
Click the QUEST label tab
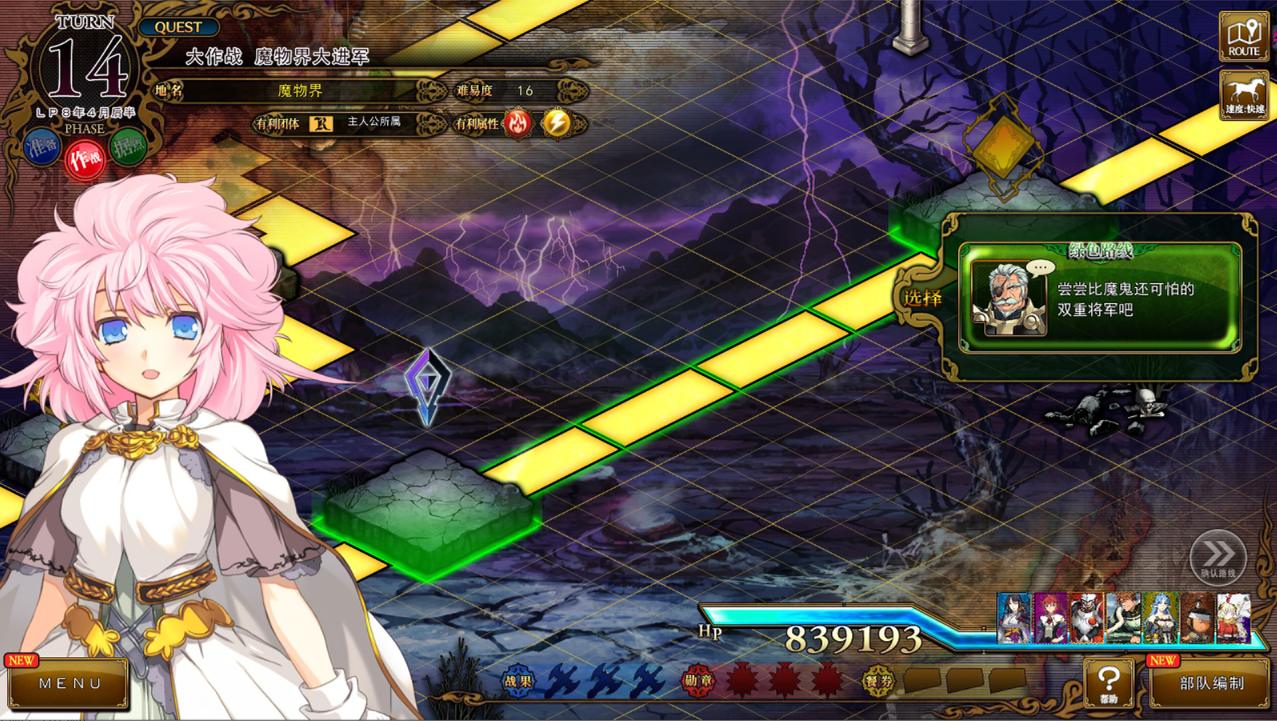[x=179, y=27]
